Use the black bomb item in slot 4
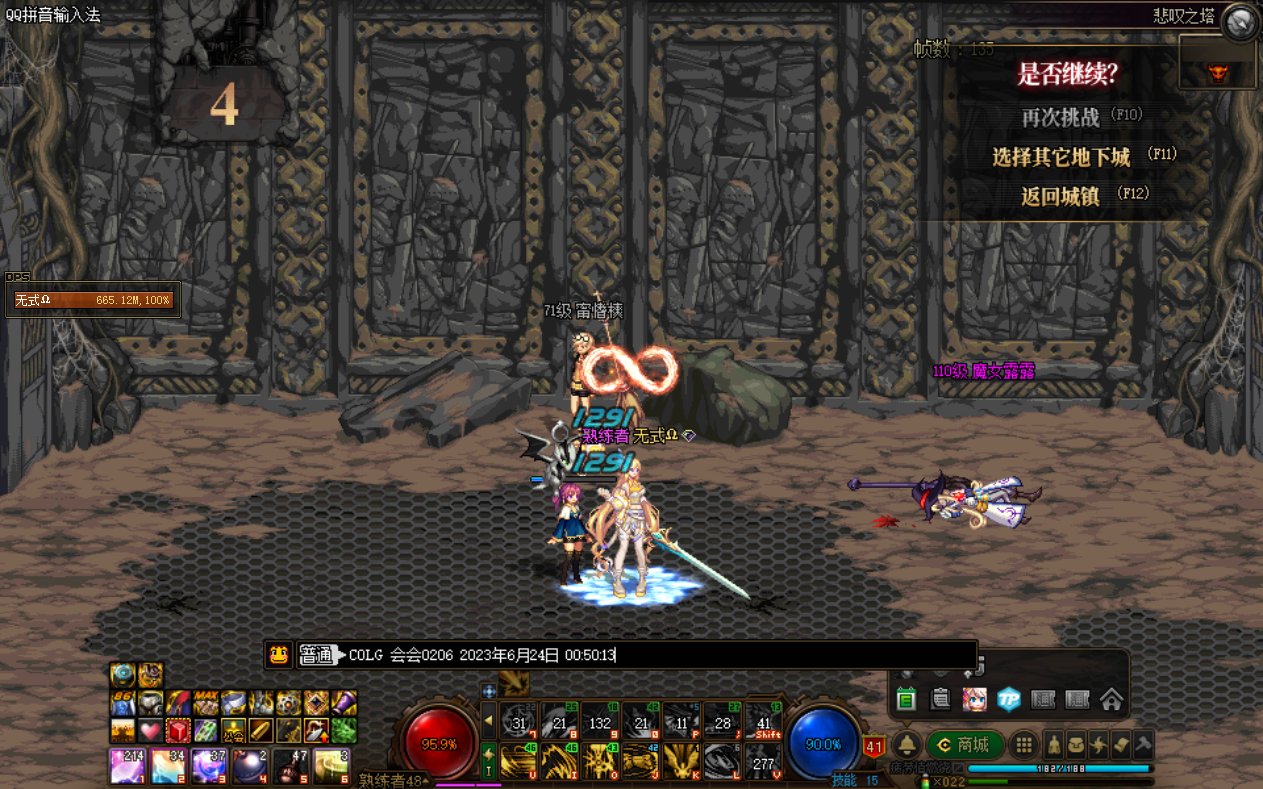The height and width of the screenshot is (789, 1263). pos(251,765)
